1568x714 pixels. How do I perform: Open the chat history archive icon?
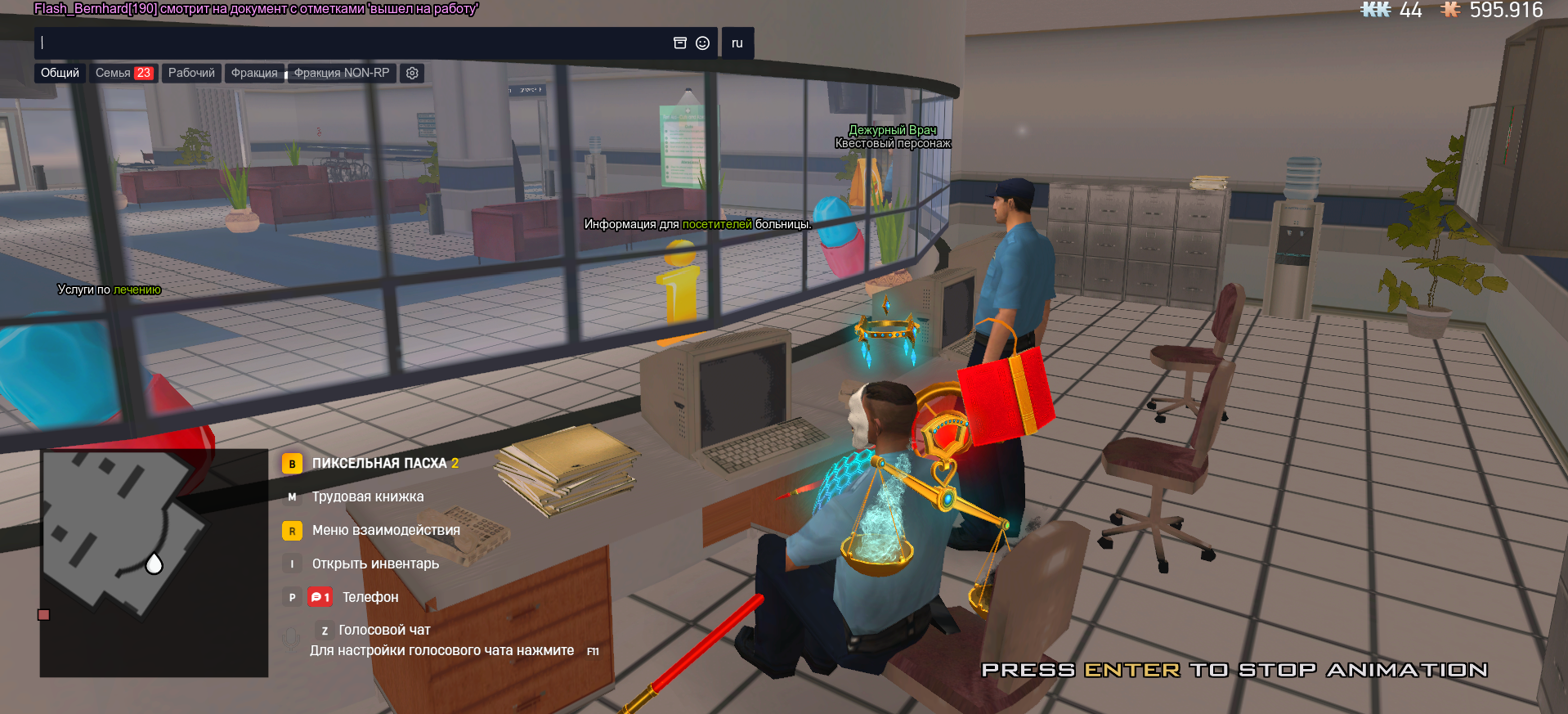point(679,43)
